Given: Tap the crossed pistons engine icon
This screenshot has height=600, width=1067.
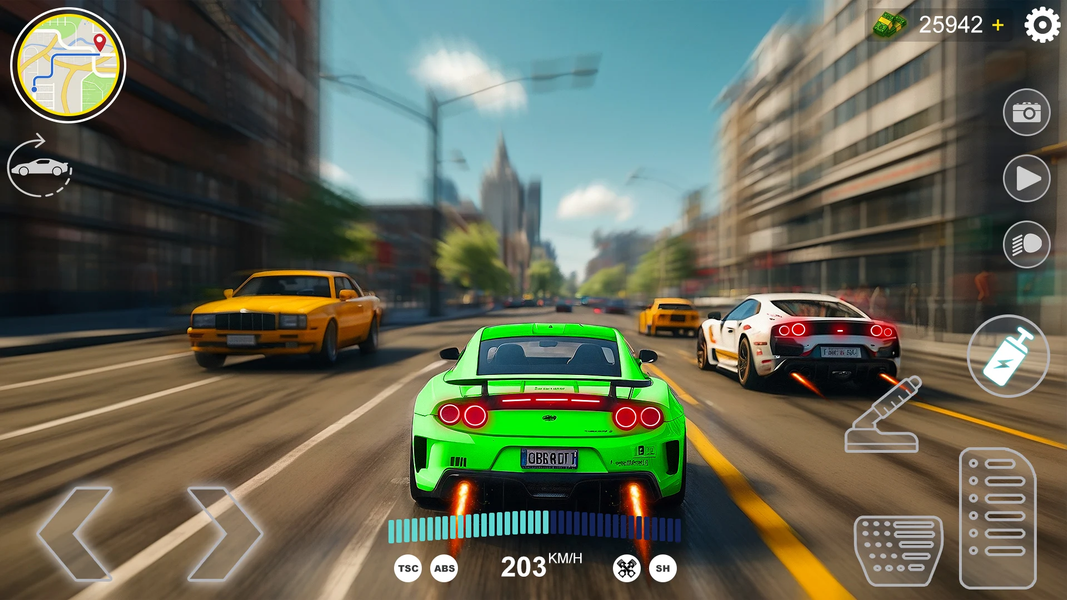Looking at the screenshot, I should coord(626,568).
